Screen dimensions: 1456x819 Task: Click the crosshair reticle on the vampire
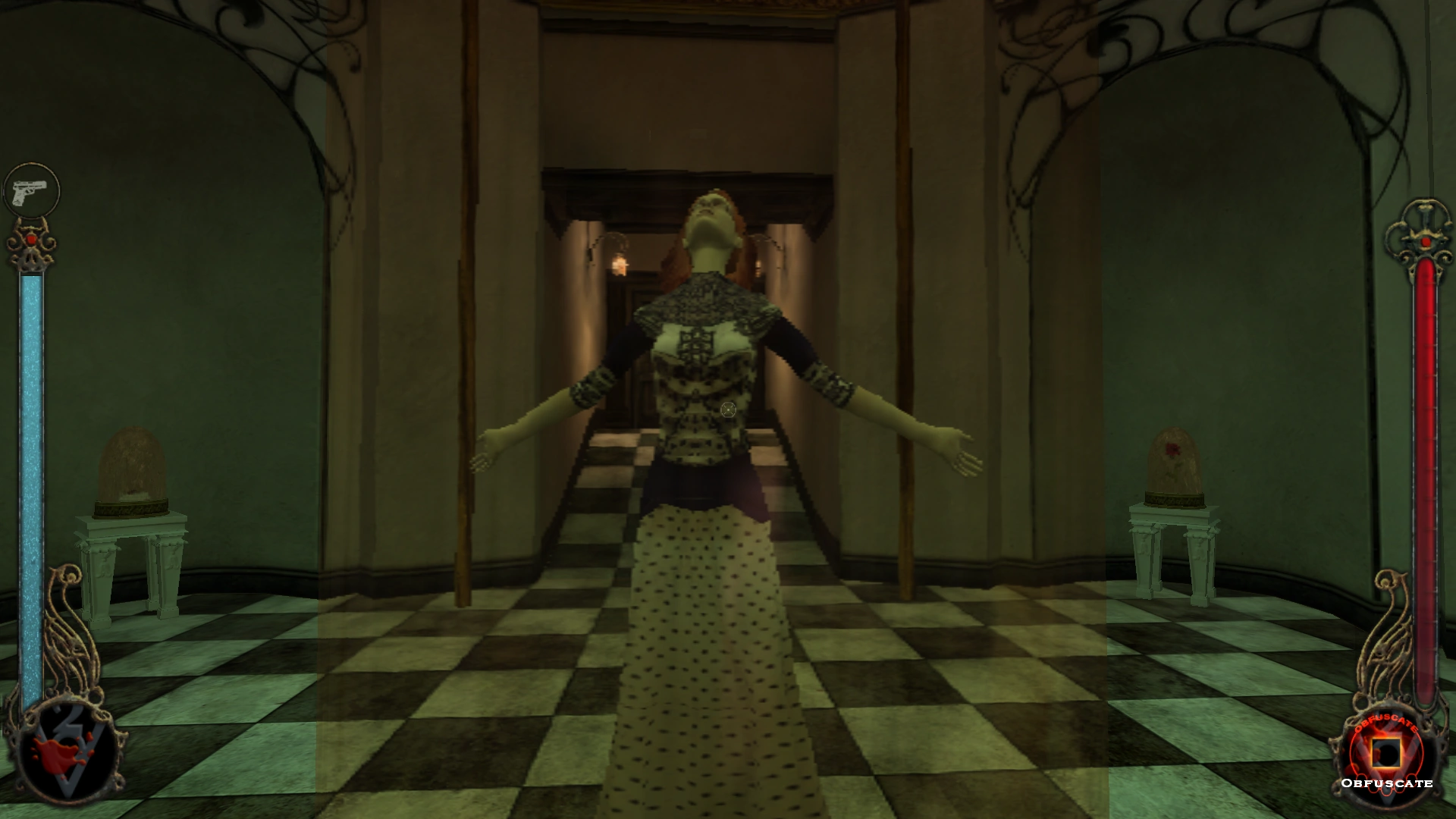point(727,409)
